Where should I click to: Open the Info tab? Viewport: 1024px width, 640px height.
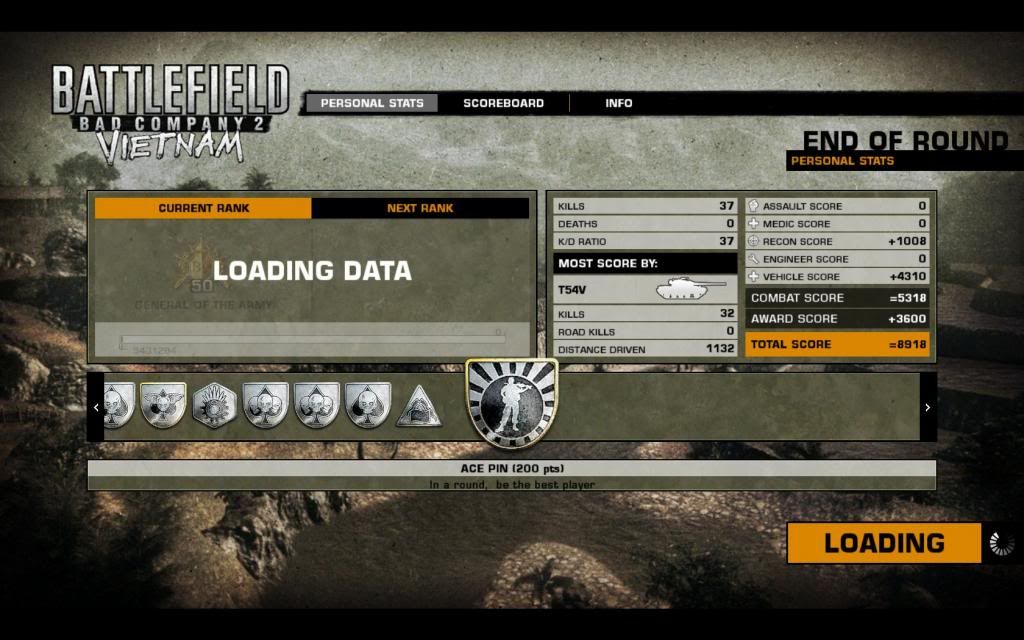tap(618, 103)
